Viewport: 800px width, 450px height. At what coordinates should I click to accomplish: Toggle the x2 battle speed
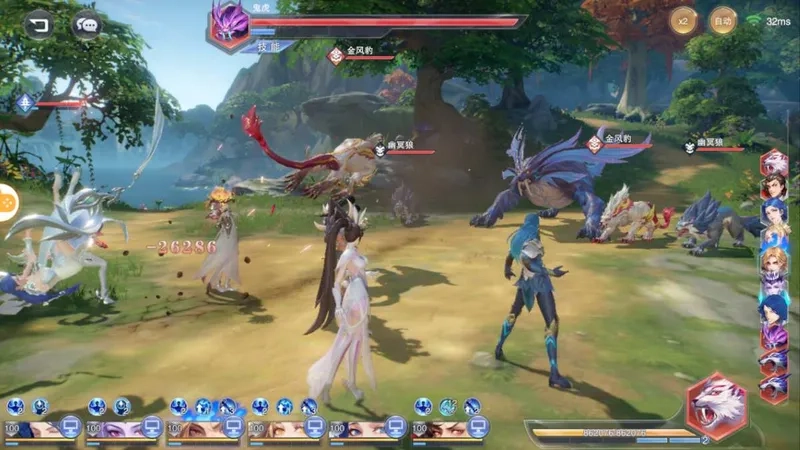684,20
